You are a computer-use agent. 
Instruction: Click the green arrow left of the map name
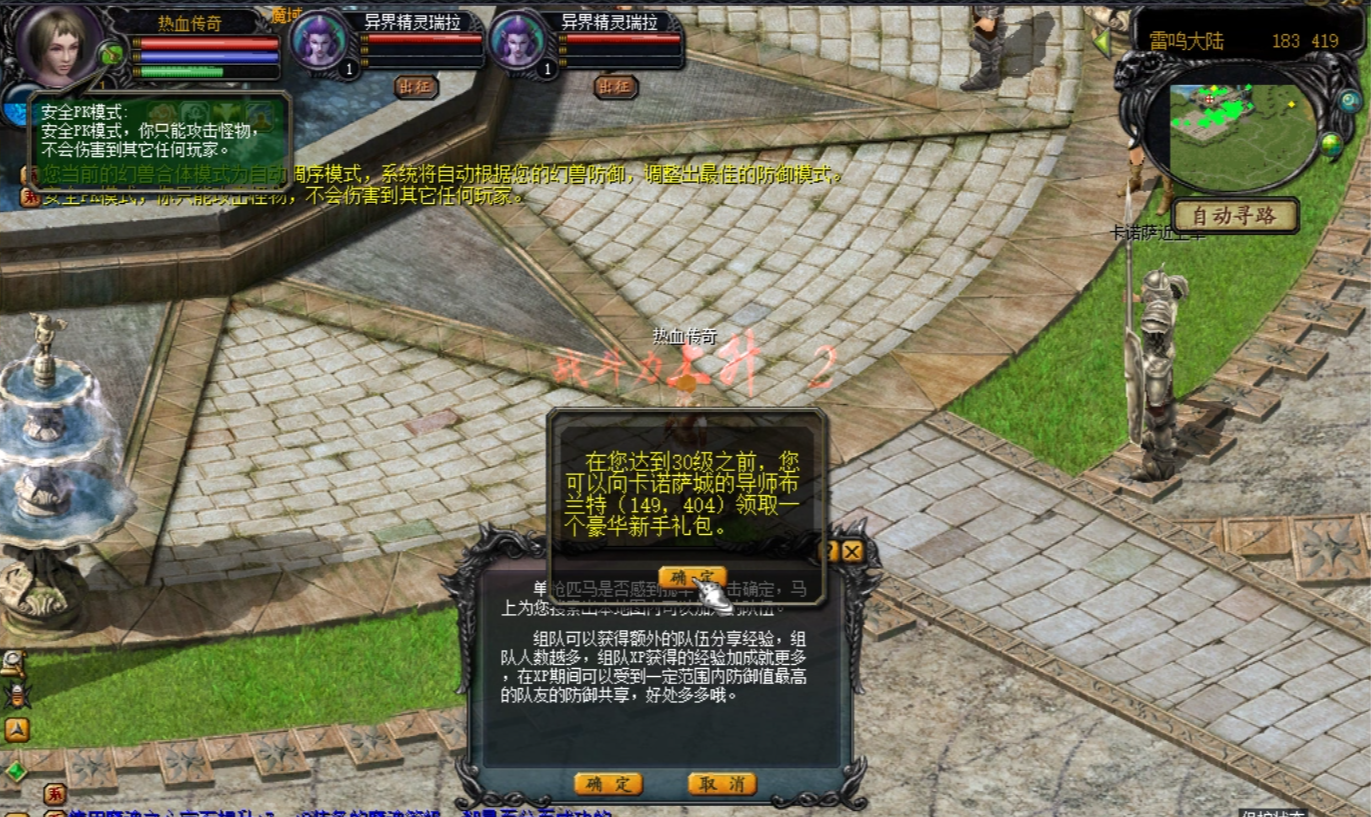pos(1102,42)
